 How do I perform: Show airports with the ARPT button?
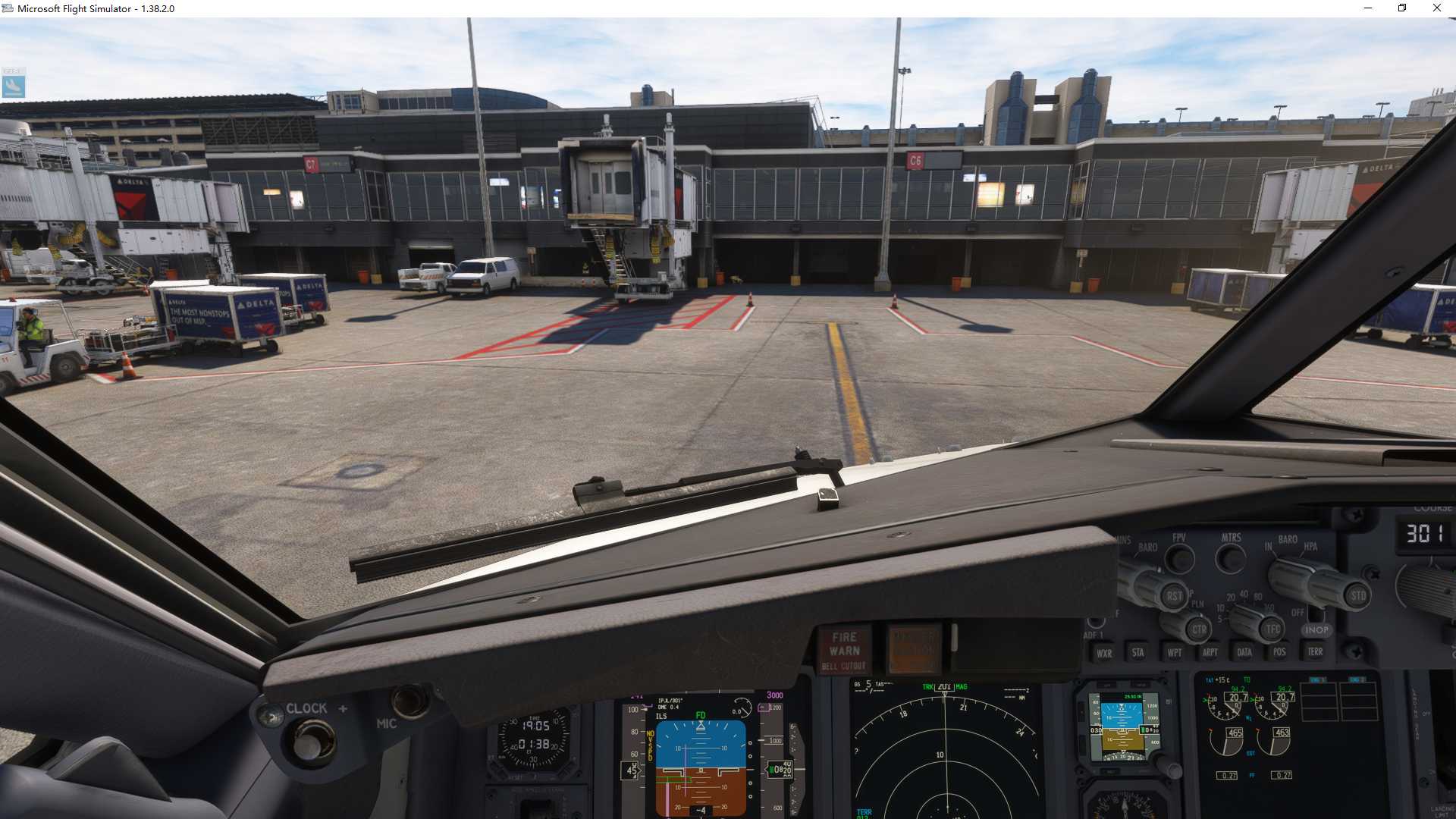tap(1210, 652)
